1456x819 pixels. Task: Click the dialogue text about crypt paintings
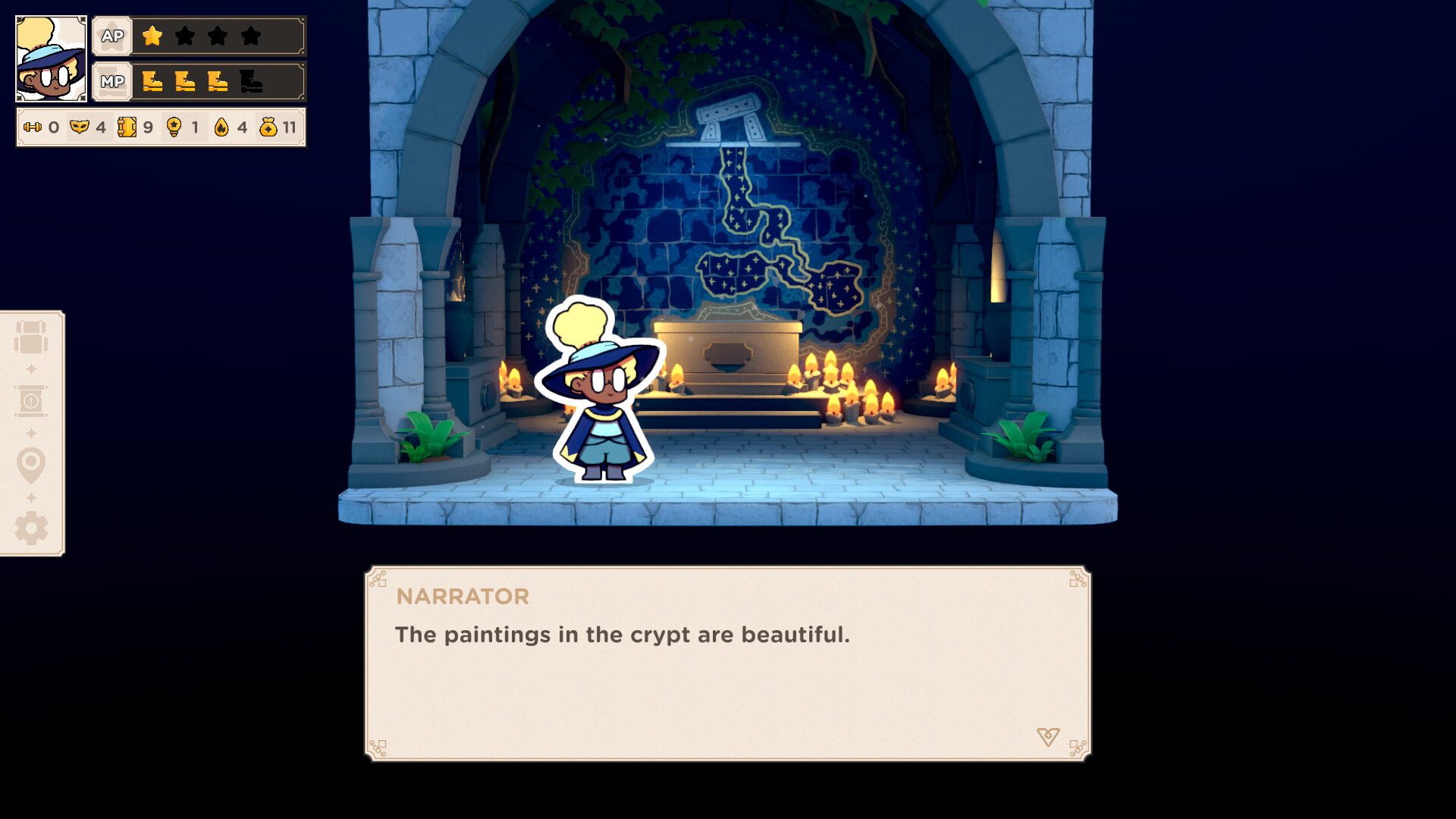(622, 635)
